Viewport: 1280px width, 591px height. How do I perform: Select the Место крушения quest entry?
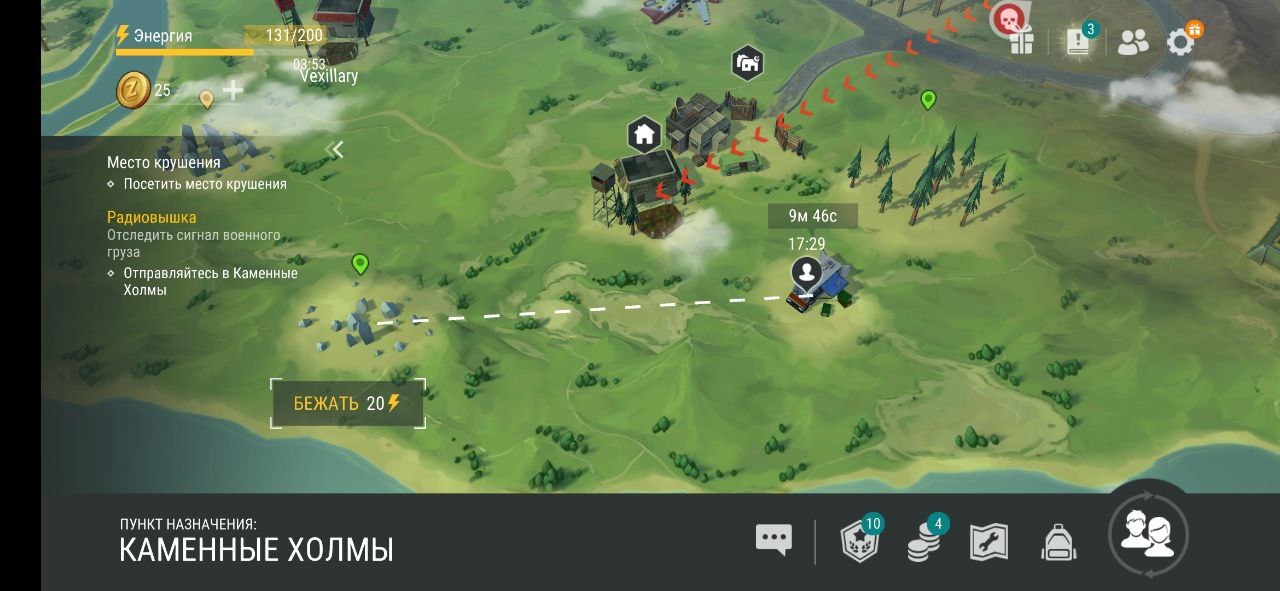point(164,162)
